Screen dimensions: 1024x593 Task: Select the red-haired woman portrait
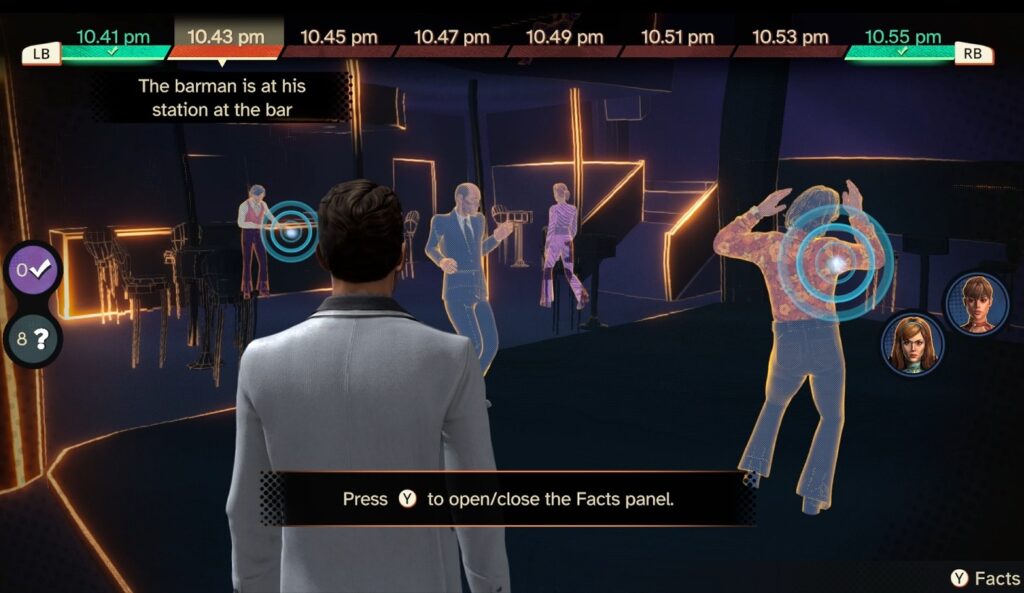click(x=912, y=344)
